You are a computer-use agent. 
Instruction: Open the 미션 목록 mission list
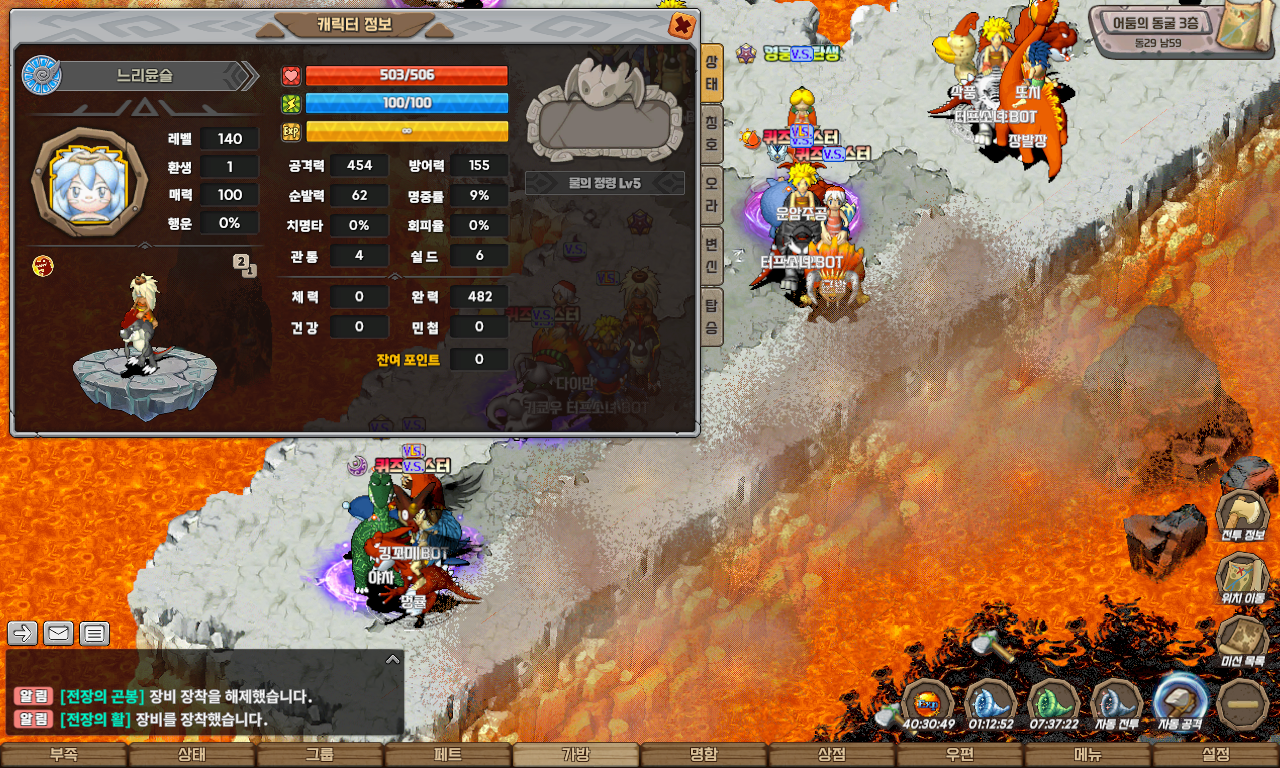click(x=1242, y=640)
